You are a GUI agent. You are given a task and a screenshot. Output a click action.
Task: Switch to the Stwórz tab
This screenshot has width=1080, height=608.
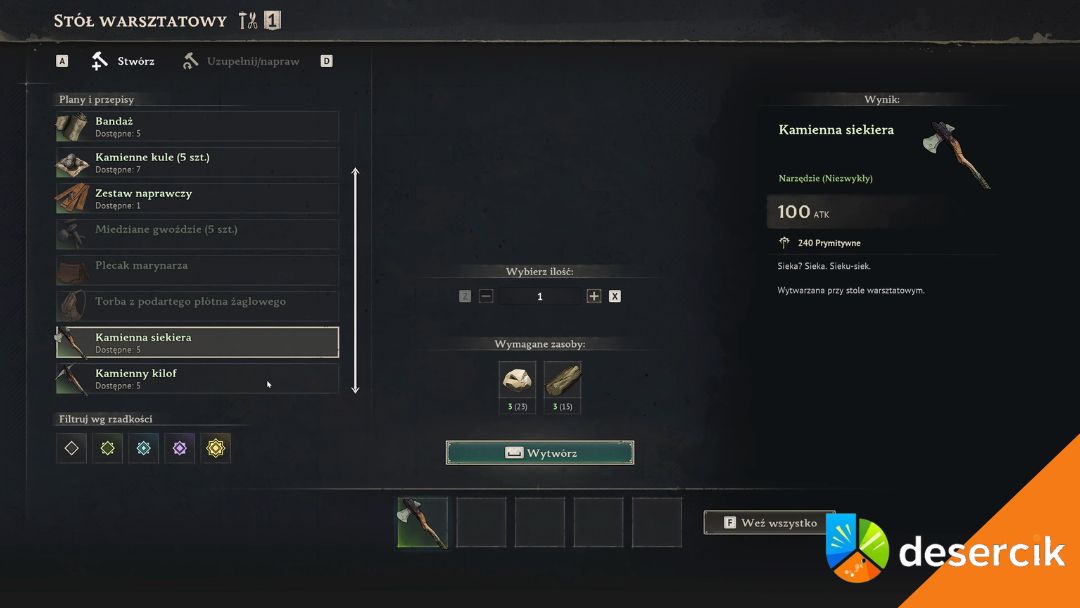[x=124, y=62]
